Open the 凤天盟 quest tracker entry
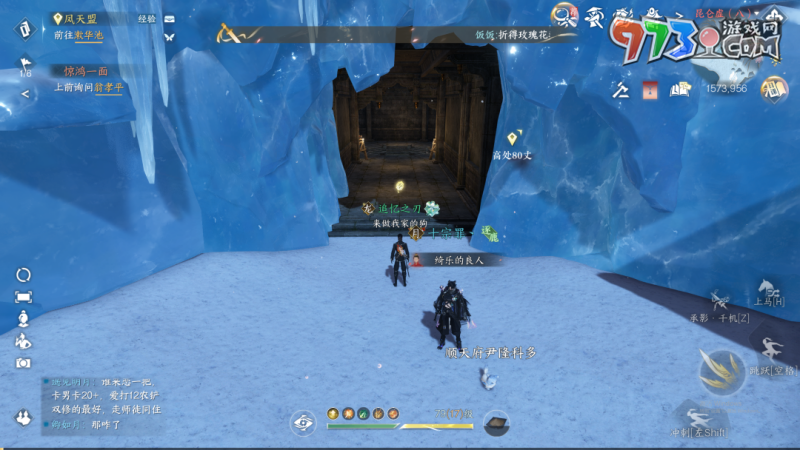The image size is (800, 450). tap(80, 18)
